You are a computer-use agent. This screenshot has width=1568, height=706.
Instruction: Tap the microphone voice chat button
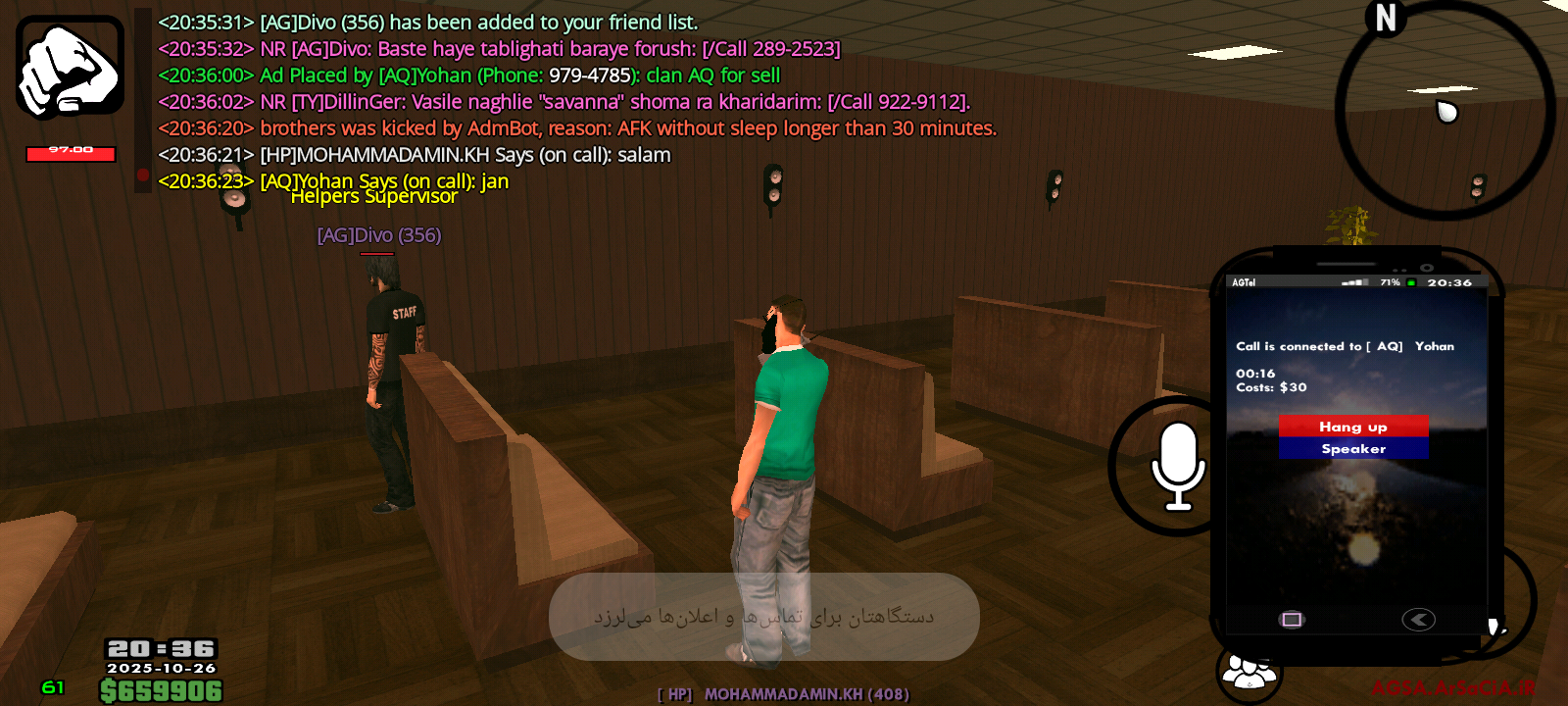point(1176,466)
